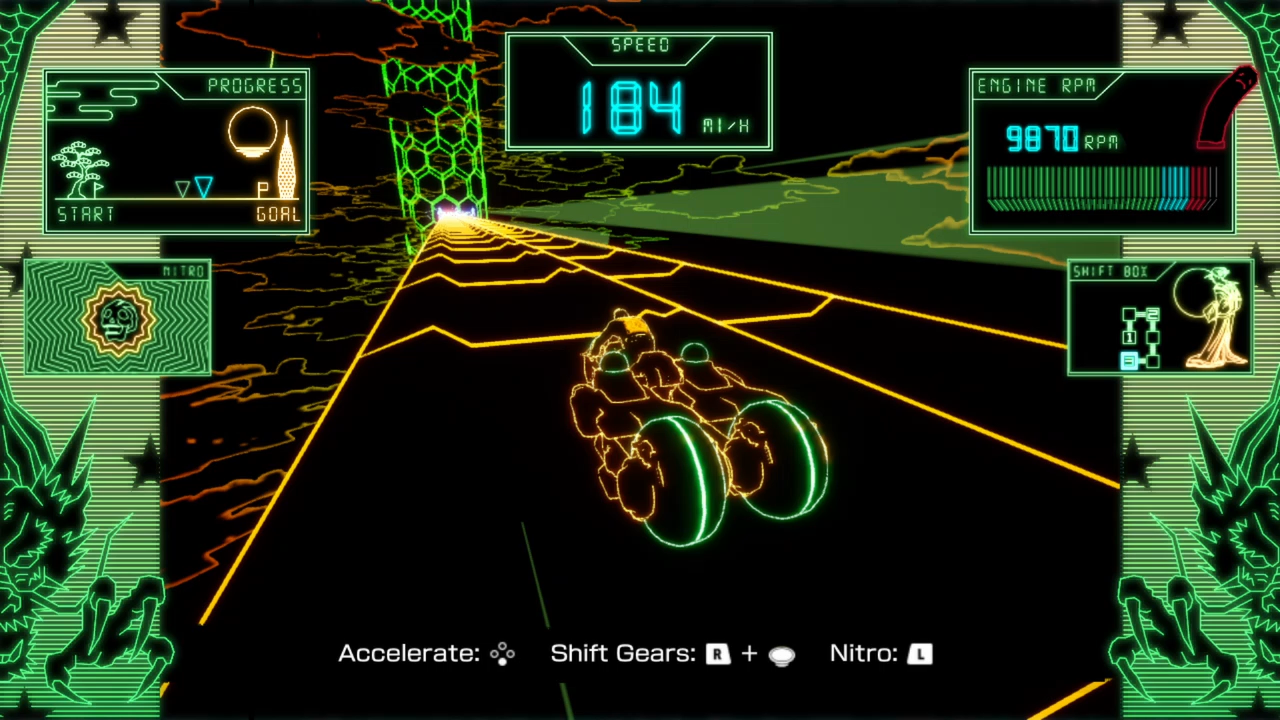Image resolution: width=1280 pixels, height=720 pixels.
Task: Click the Shift Box gear diagram
Action: [1141, 337]
